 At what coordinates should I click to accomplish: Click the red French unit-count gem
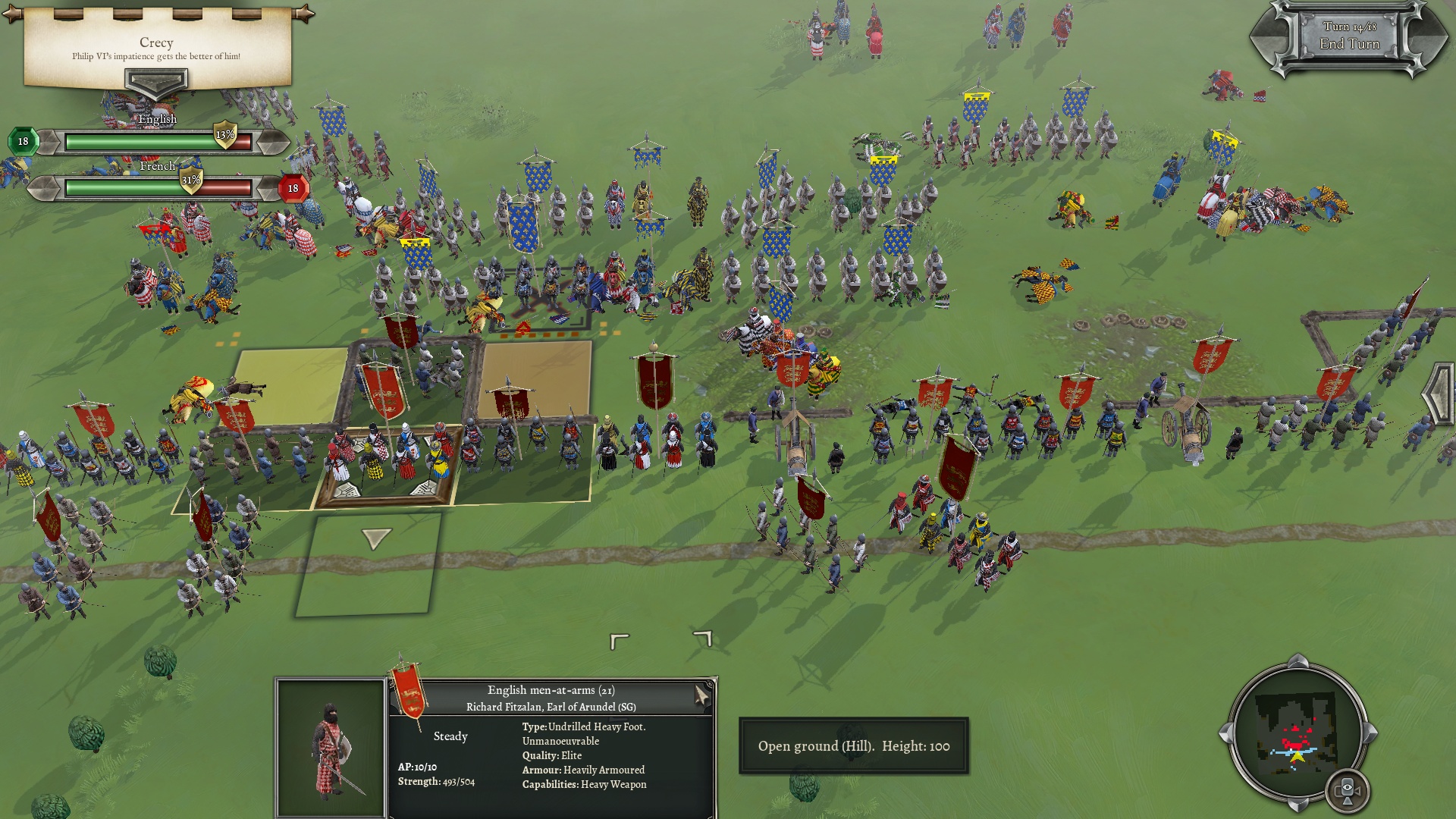click(293, 188)
